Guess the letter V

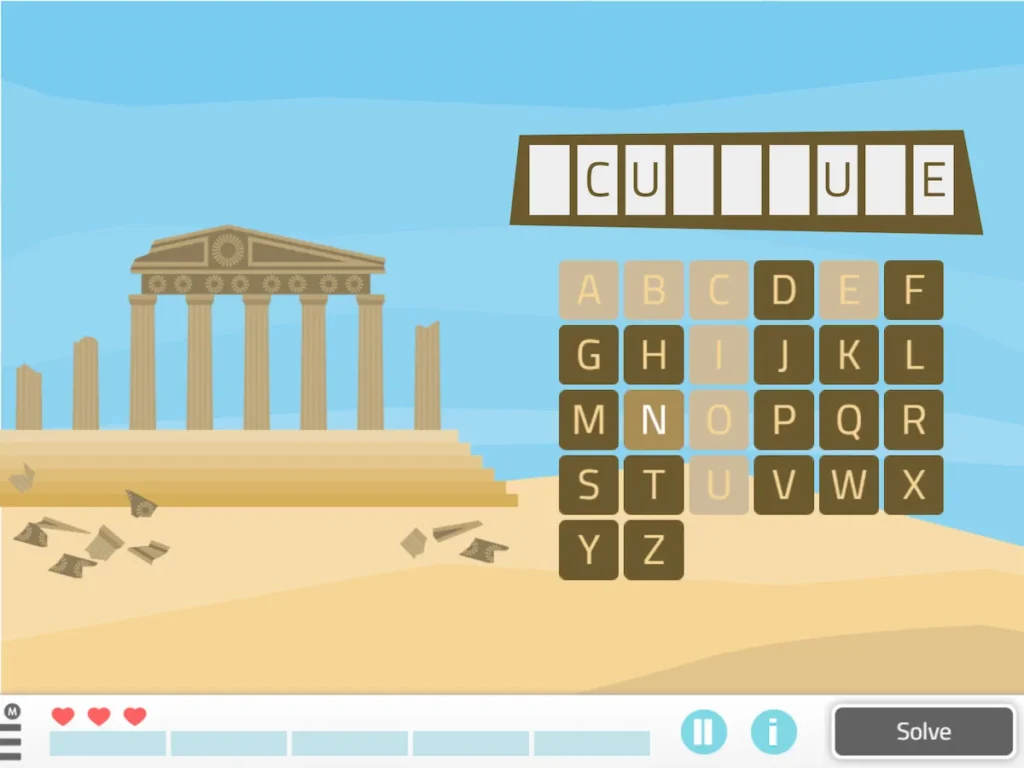[x=784, y=486]
